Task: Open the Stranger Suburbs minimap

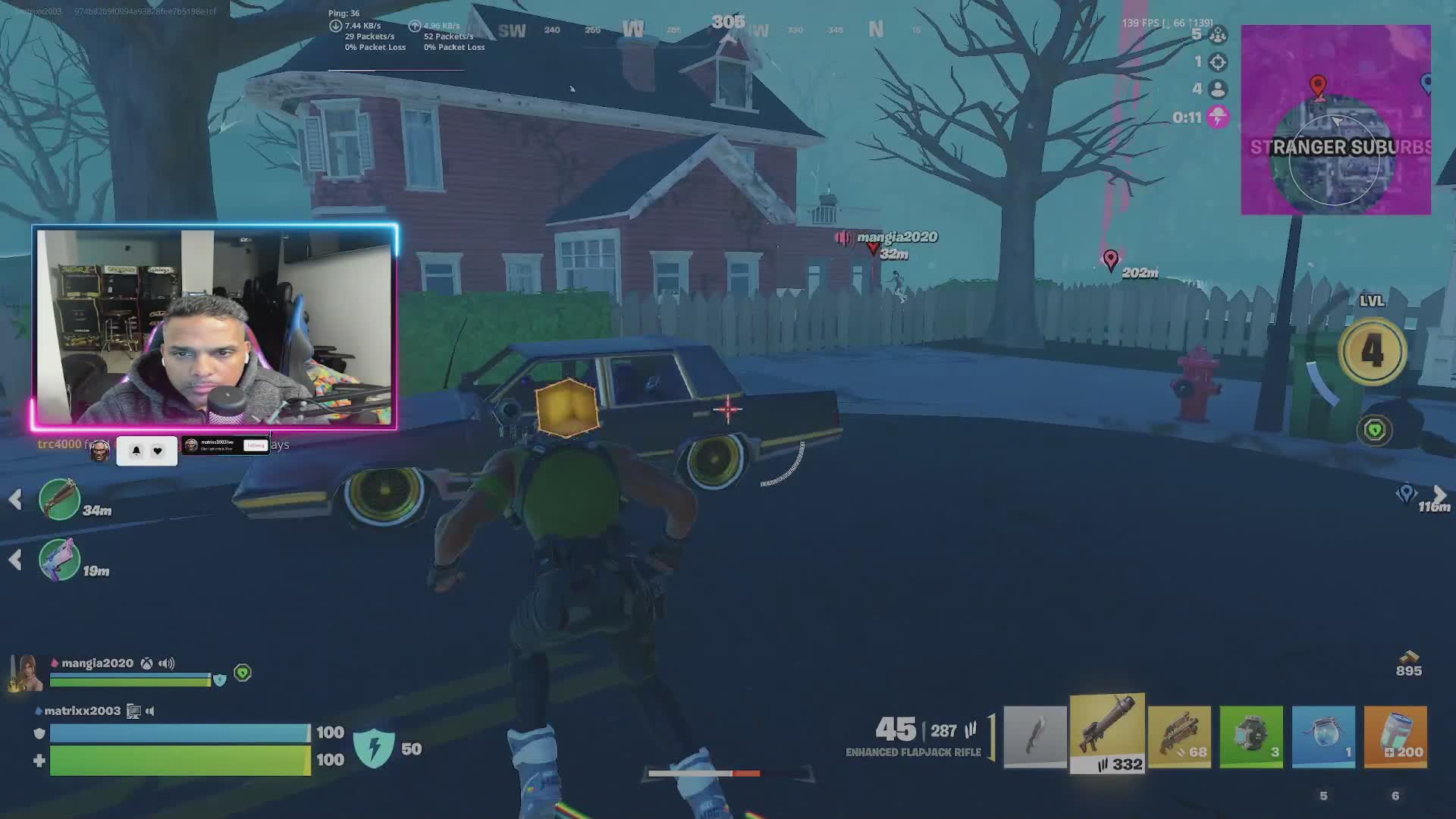Action: [x=1335, y=120]
